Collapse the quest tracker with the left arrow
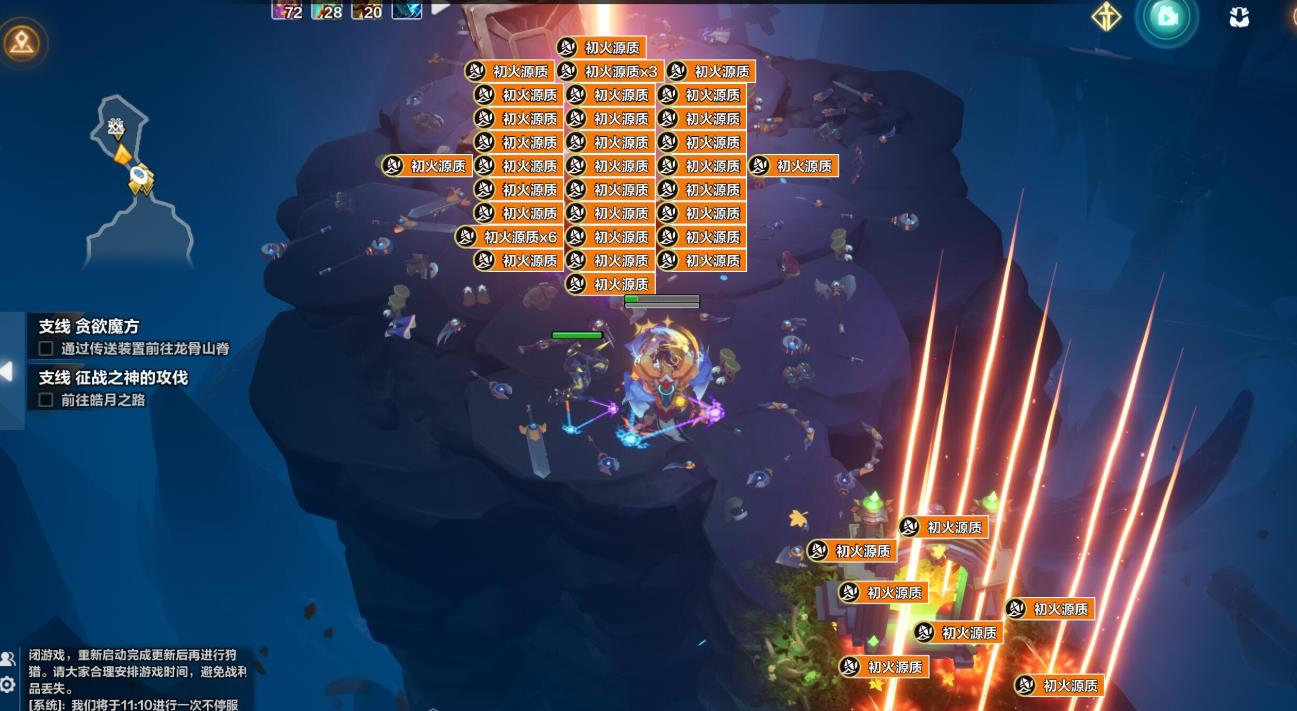 (7, 371)
